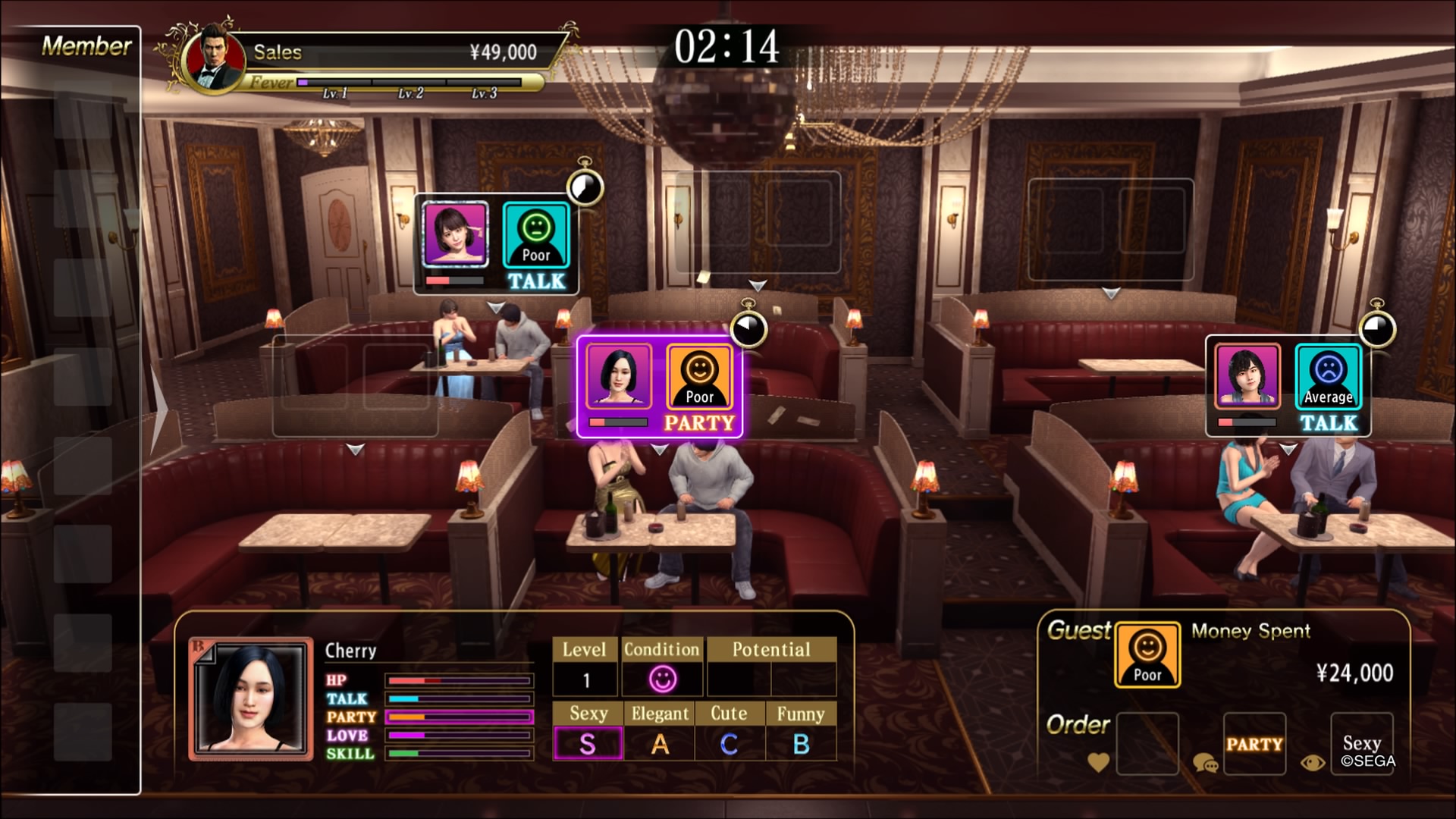Expand the Member panel arrow
The width and height of the screenshot is (1456, 819).
(x=158, y=409)
